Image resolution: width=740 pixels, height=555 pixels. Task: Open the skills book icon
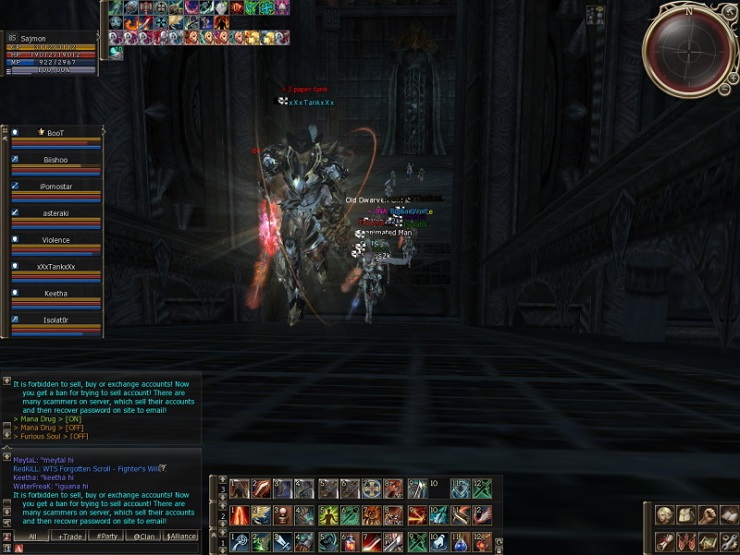click(x=730, y=516)
